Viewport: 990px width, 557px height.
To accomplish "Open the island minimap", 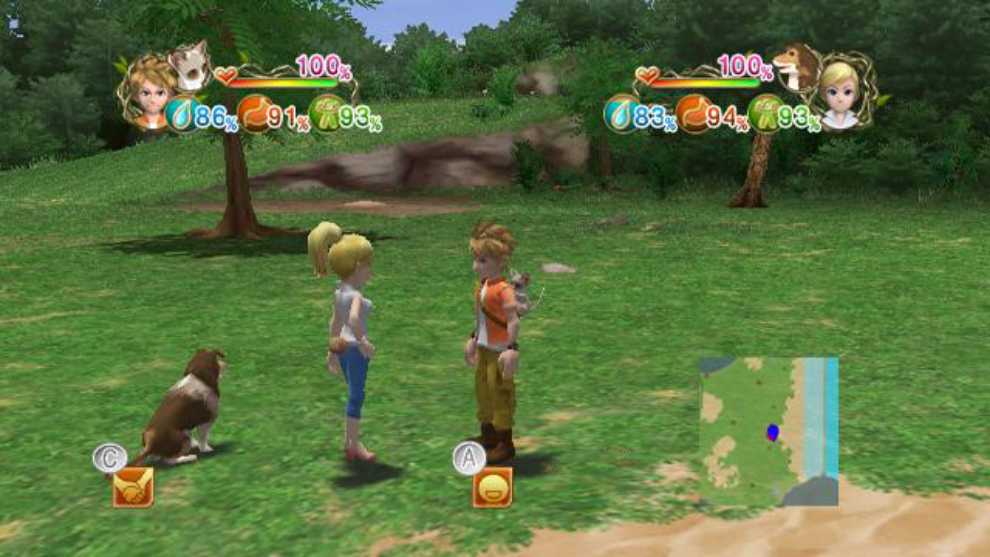I will (x=768, y=431).
